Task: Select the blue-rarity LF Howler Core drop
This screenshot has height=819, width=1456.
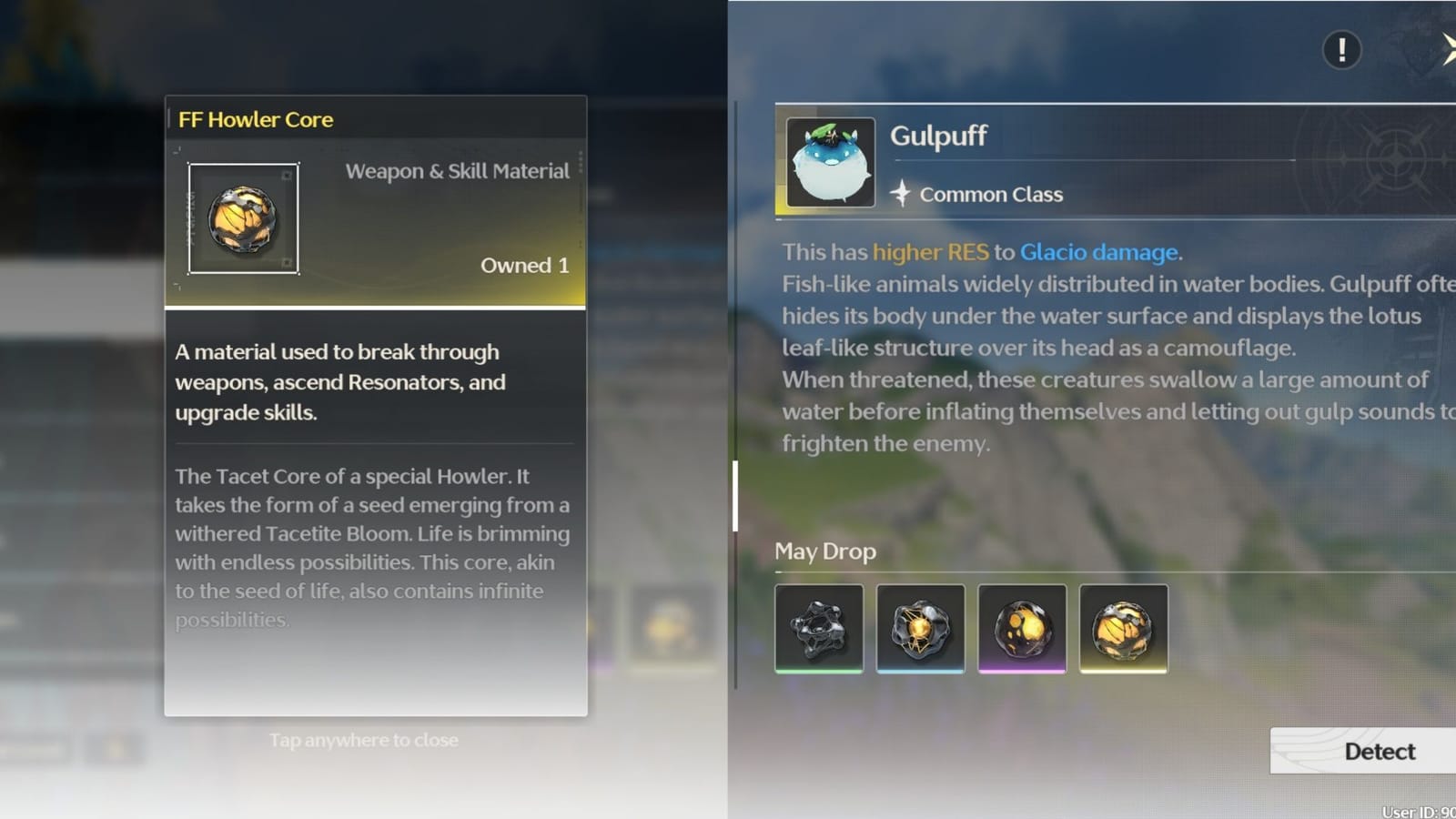Action: 920,628
